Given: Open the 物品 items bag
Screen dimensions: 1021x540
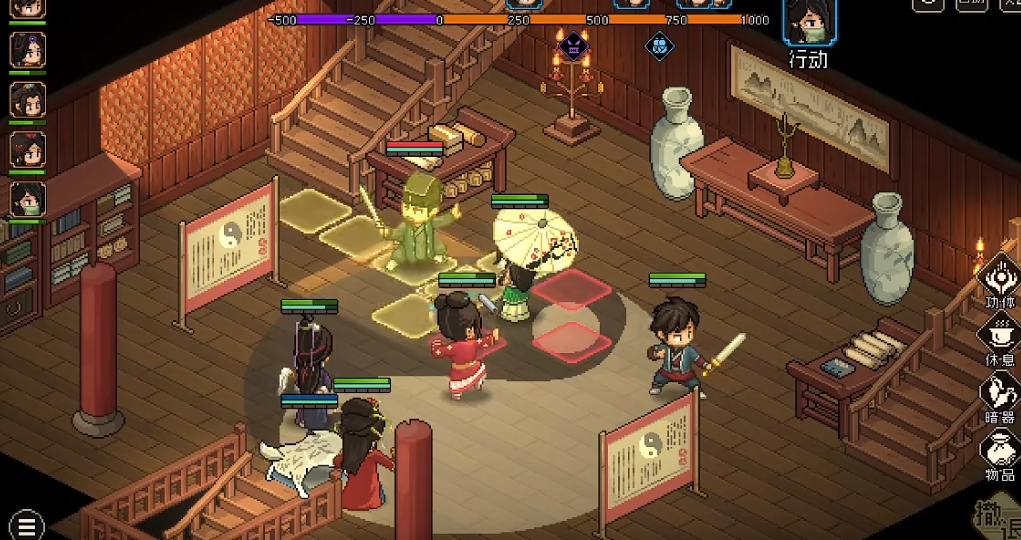Looking at the screenshot, I should coord(999,454).
